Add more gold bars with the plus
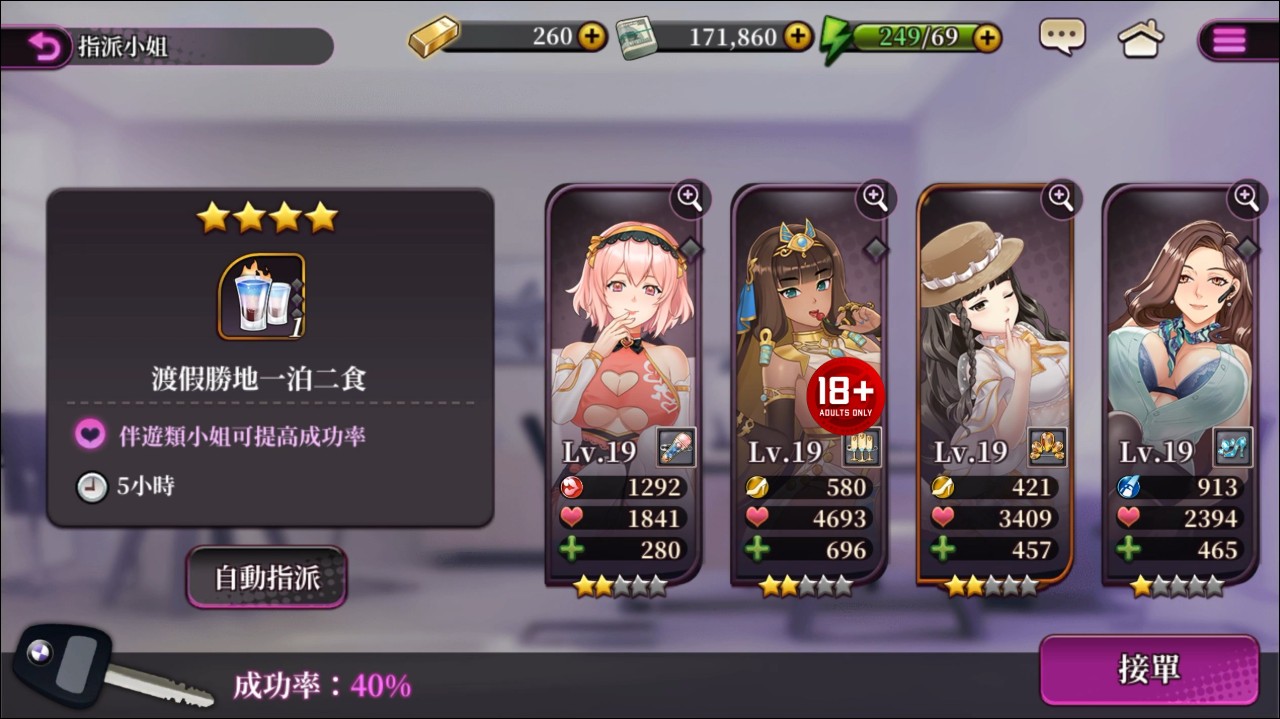 pyautogui.click(x=592, y=37)
